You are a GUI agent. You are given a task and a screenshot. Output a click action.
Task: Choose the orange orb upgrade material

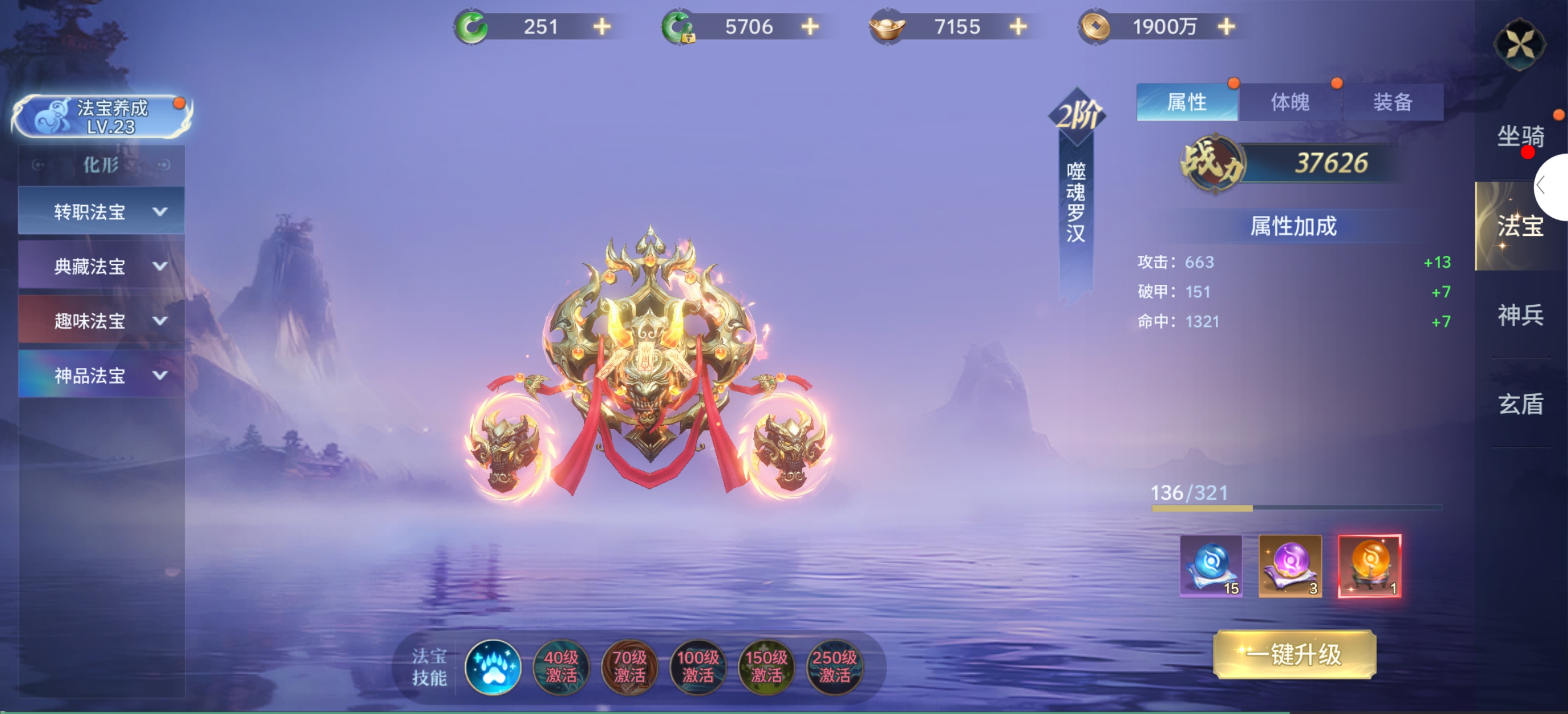(1369, 566)
